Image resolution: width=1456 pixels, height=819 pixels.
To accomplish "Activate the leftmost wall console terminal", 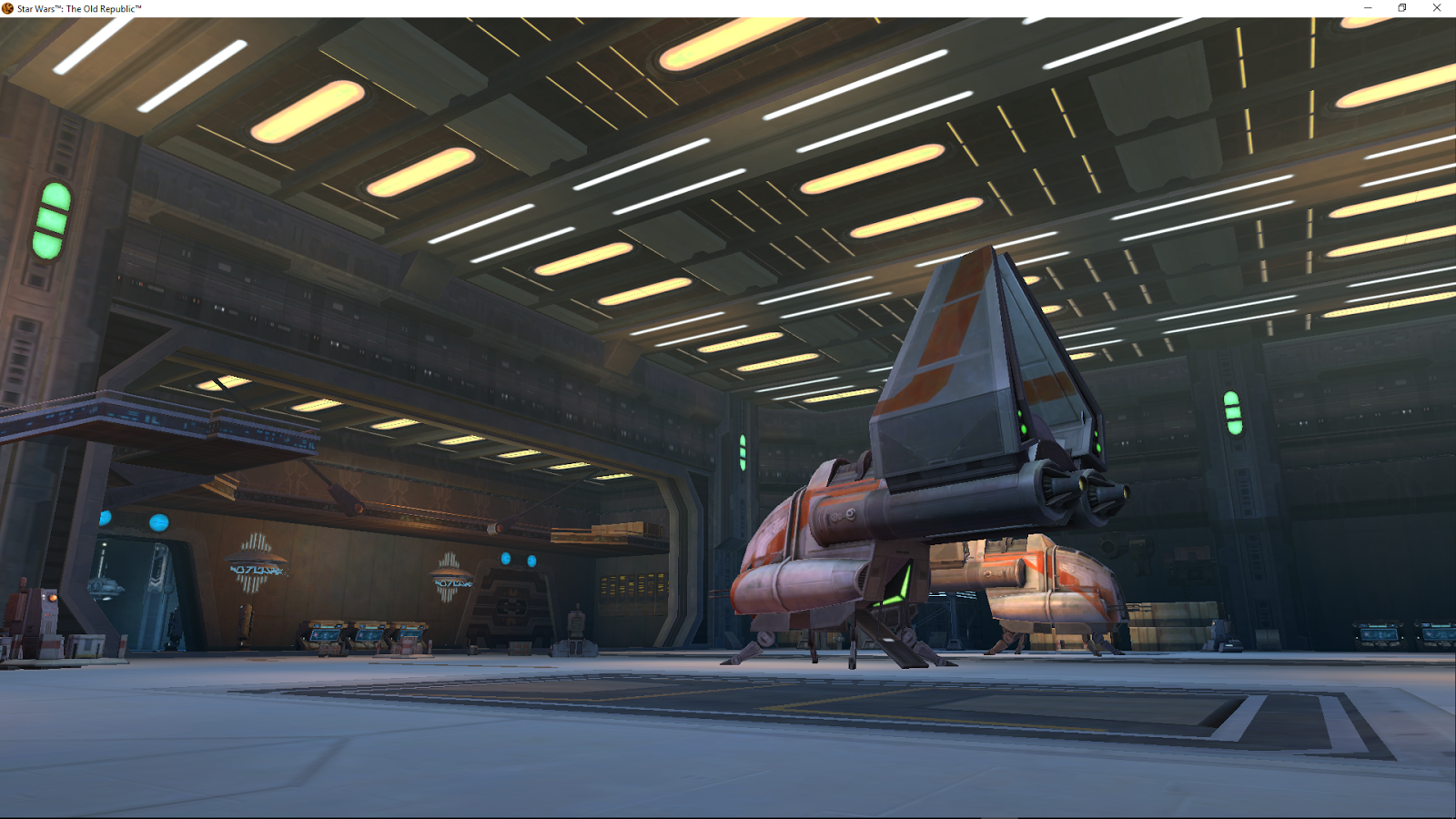I will click(x=323, y=633).
